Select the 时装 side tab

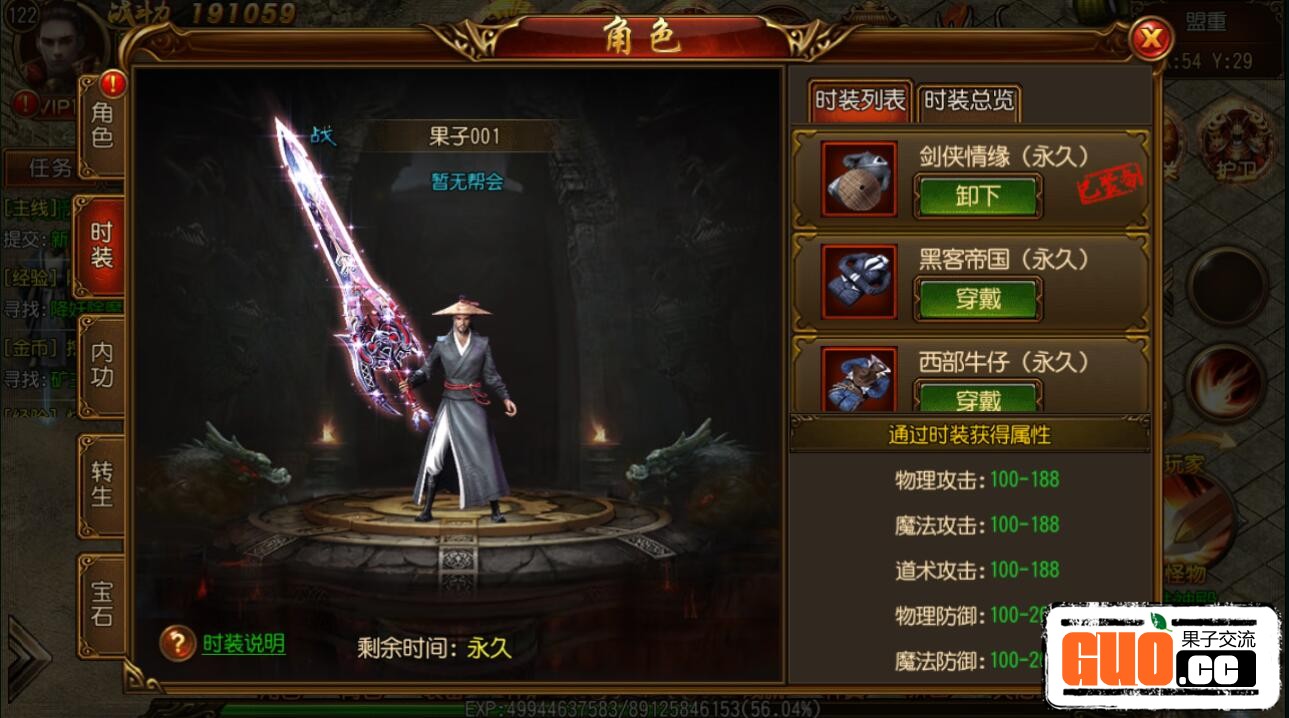102,245
